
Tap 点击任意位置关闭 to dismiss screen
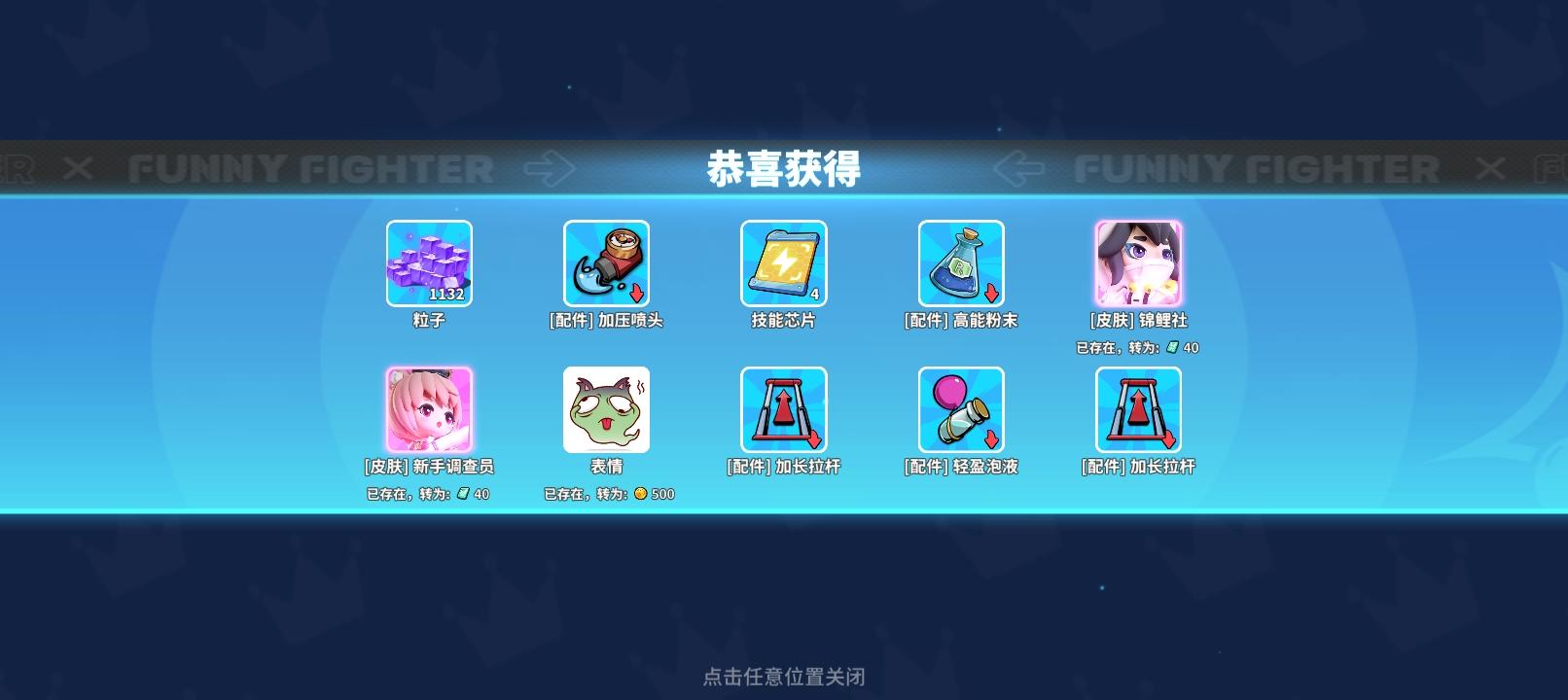pos(784,675)
